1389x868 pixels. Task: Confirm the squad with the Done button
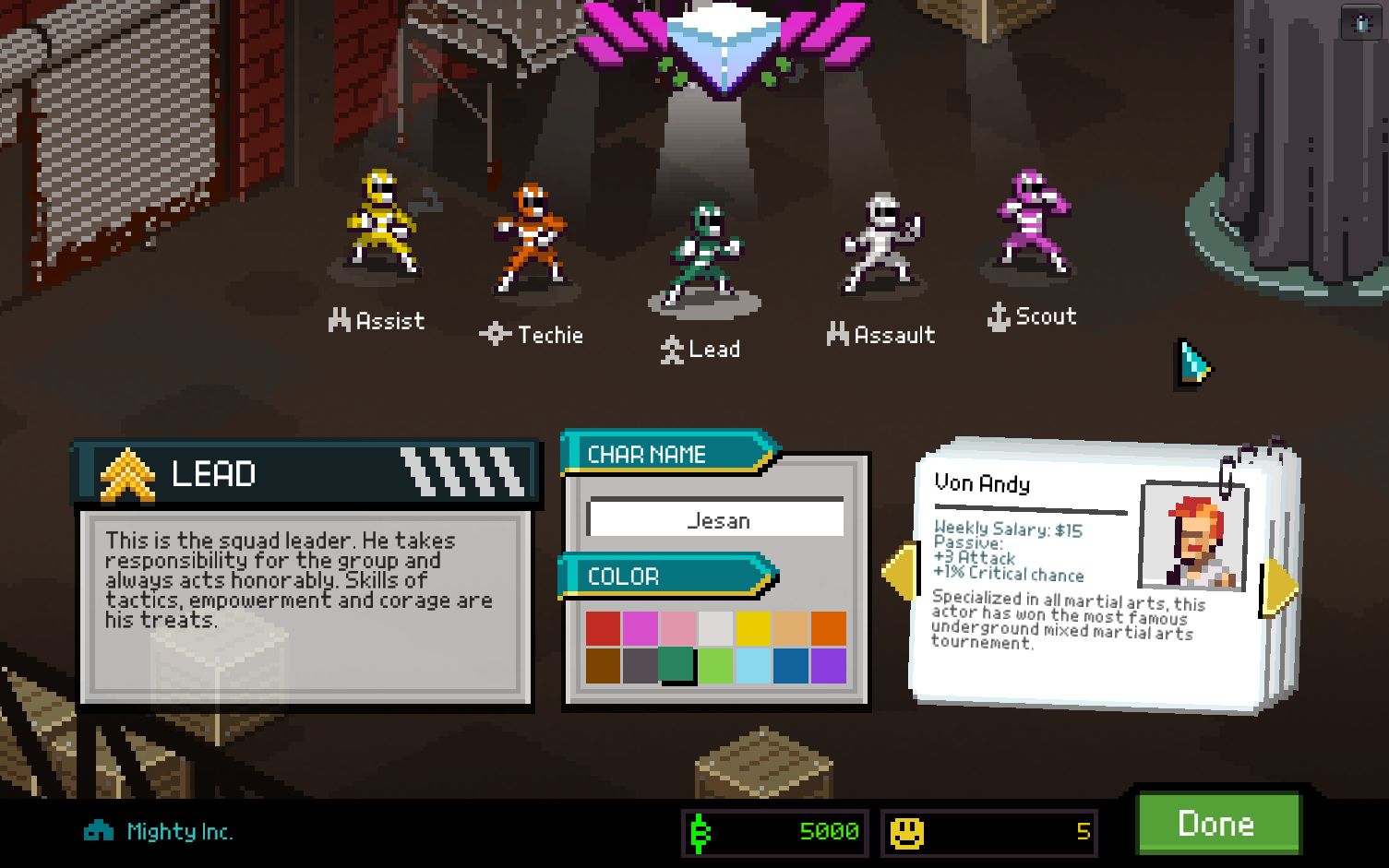[1217, 823]
